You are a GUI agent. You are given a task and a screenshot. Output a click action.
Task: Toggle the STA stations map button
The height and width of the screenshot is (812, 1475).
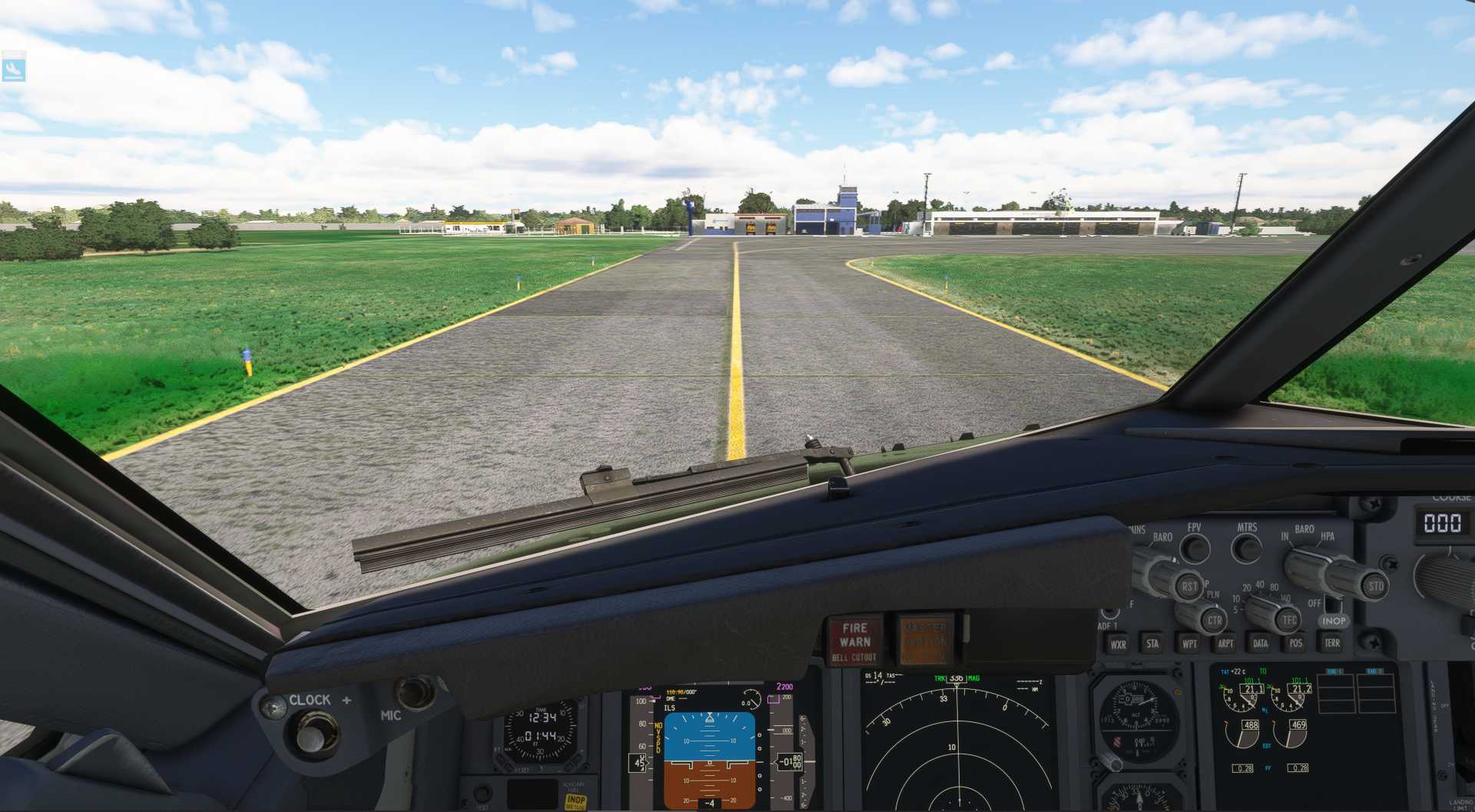(1152, 644)
